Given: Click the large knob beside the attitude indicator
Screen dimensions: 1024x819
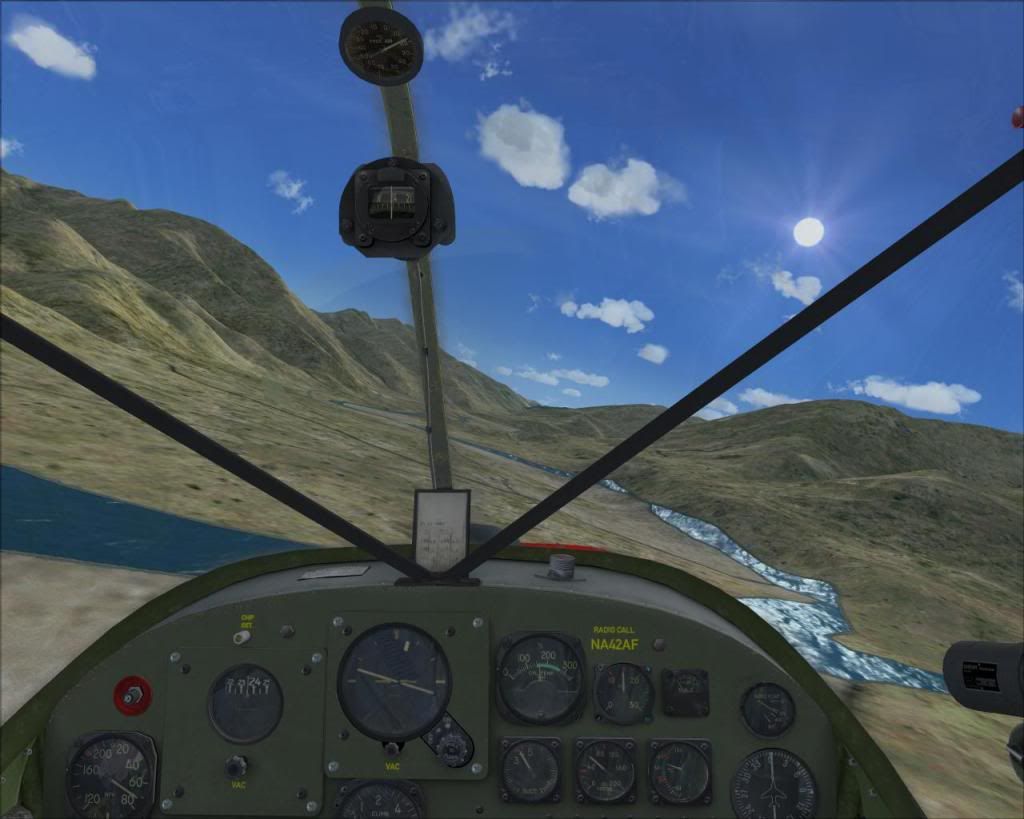Looking at the screenshot, I should [452, 745].
